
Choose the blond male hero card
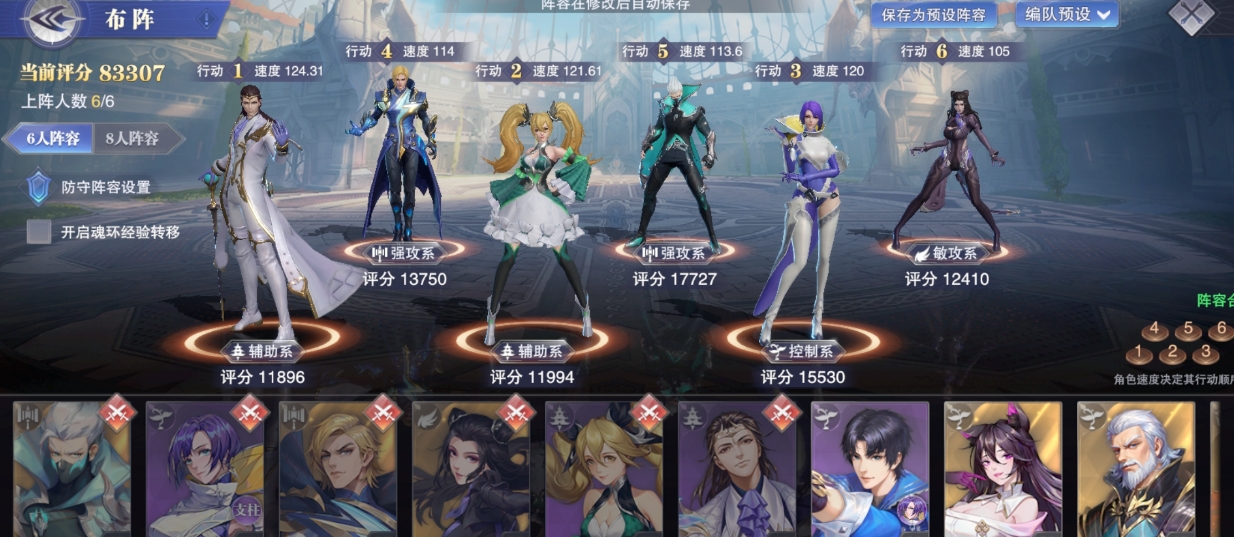click(338, 469)
